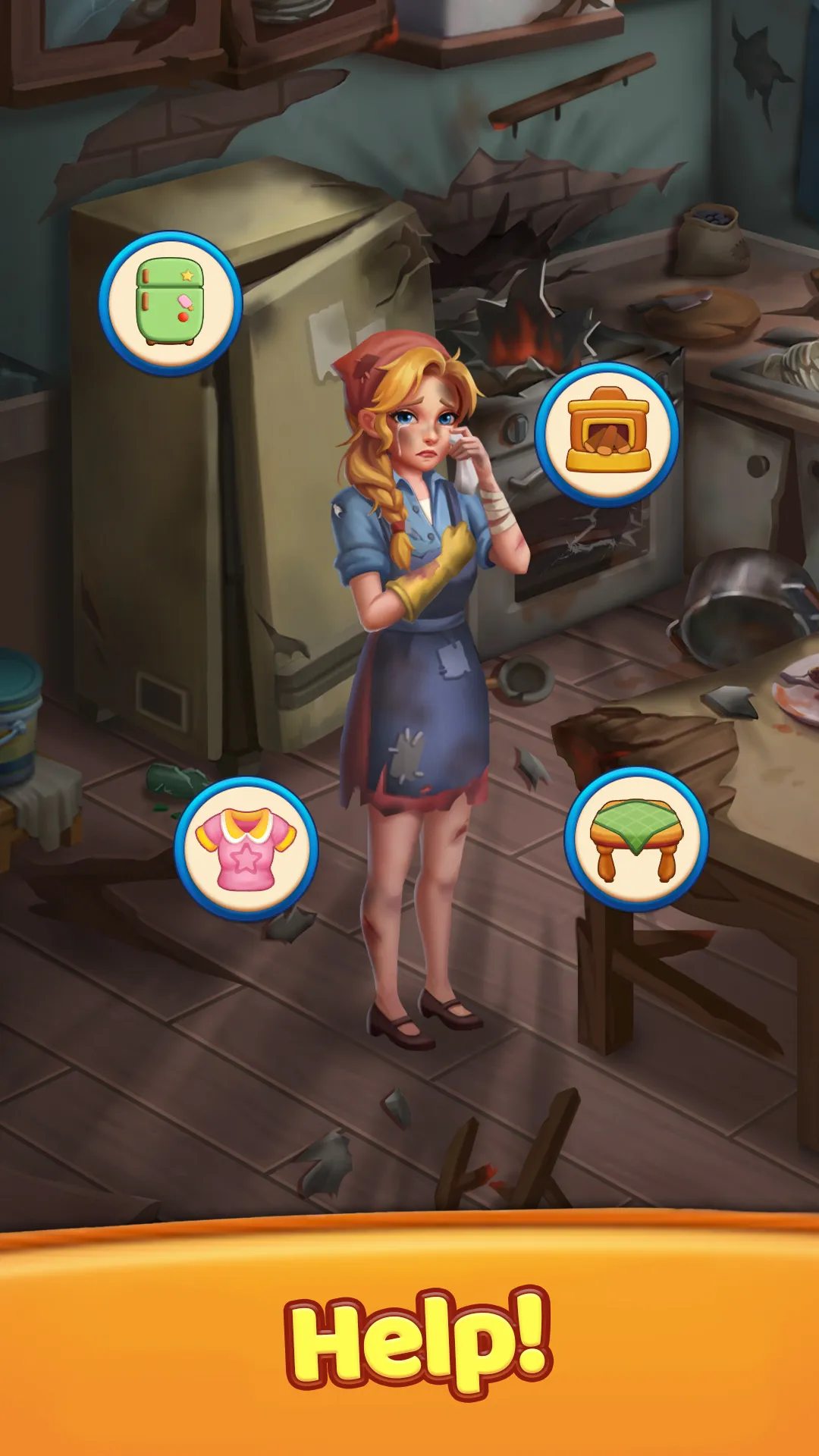Choose the green refrigerator upgrade icon

pos(171,303)
